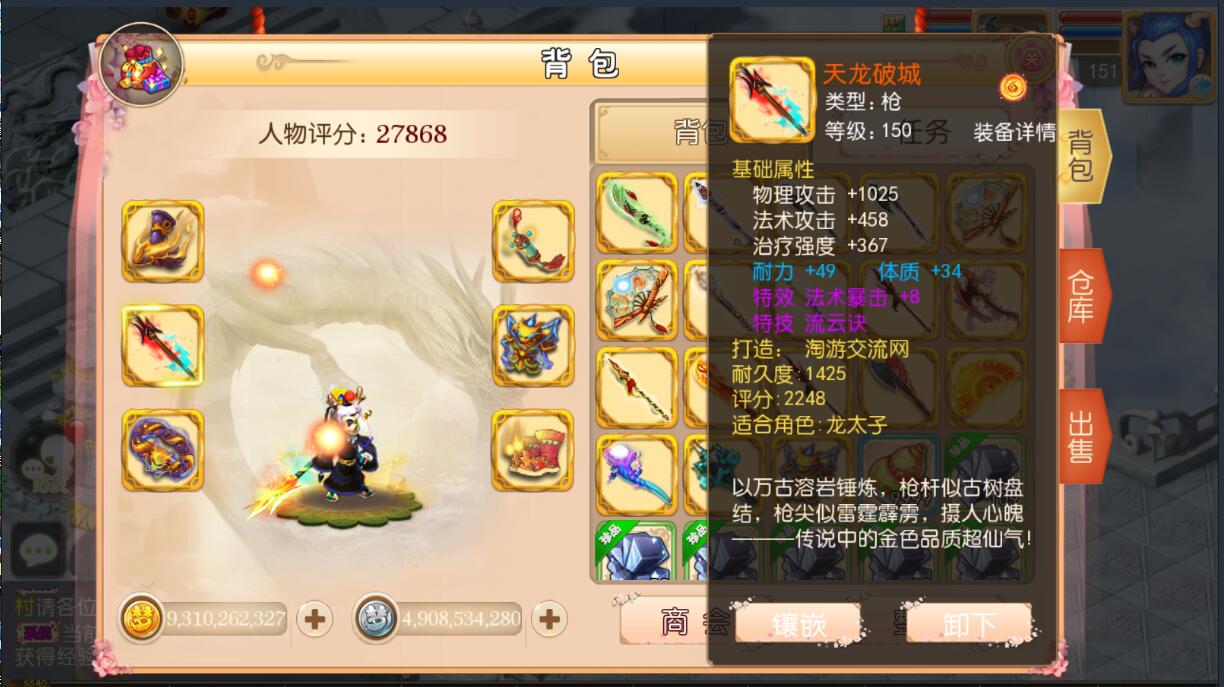1224x687 pixels.
Task: Click the 镶嵌 (inlay) button
Action: point(798,625)
